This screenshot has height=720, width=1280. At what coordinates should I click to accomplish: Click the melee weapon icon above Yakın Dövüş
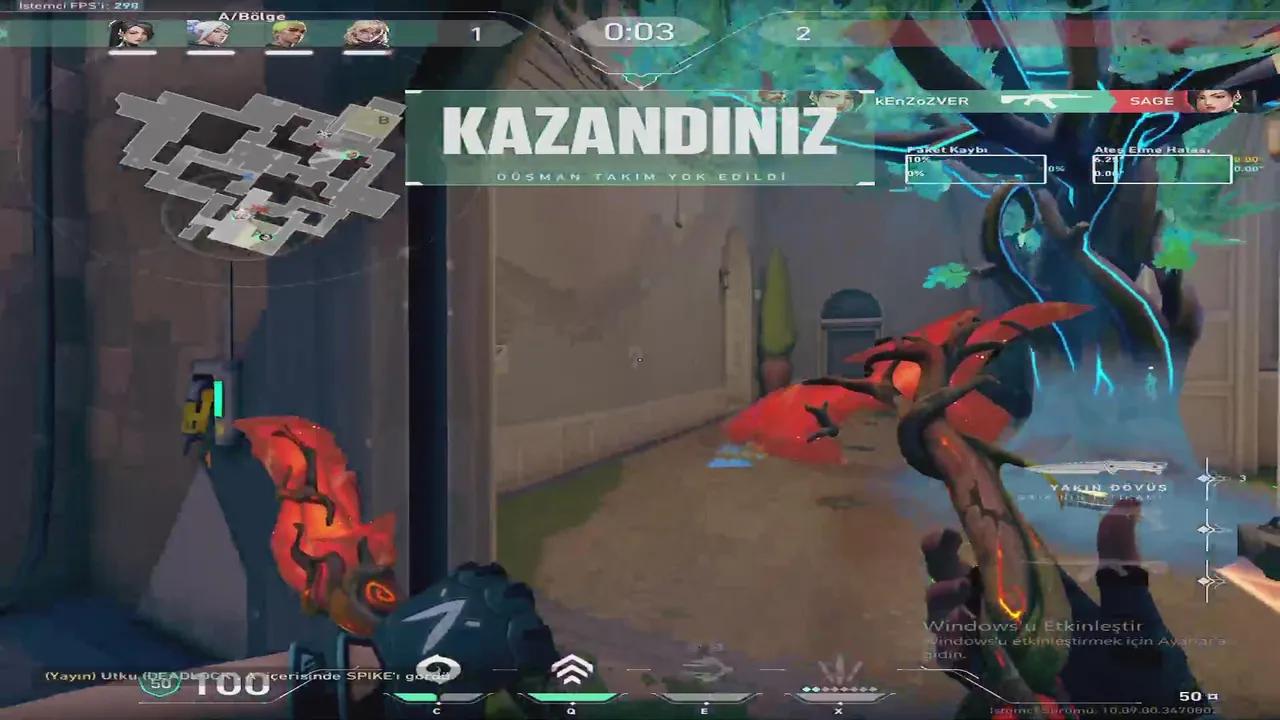[1100, 467]
